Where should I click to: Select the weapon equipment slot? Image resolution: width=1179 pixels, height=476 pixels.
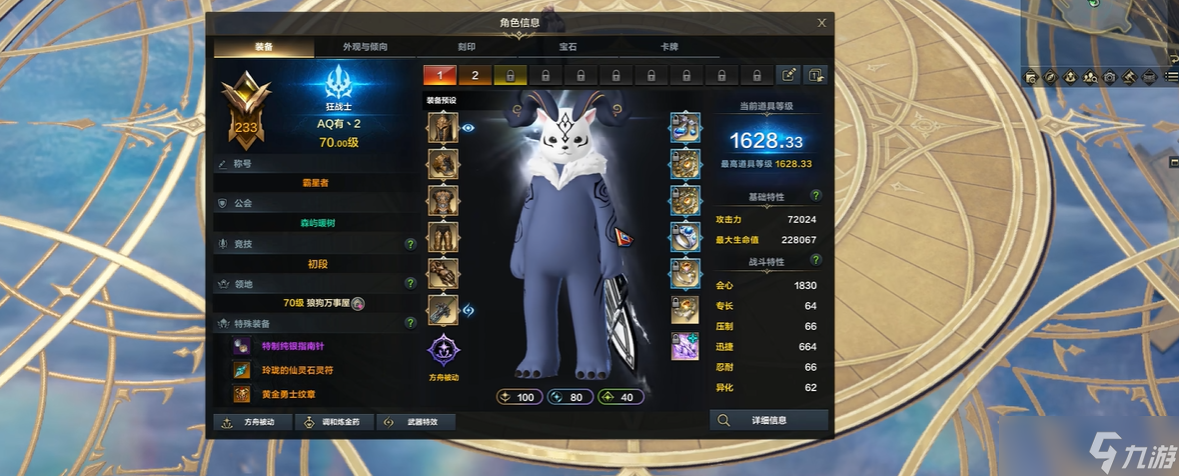point(443,310)
